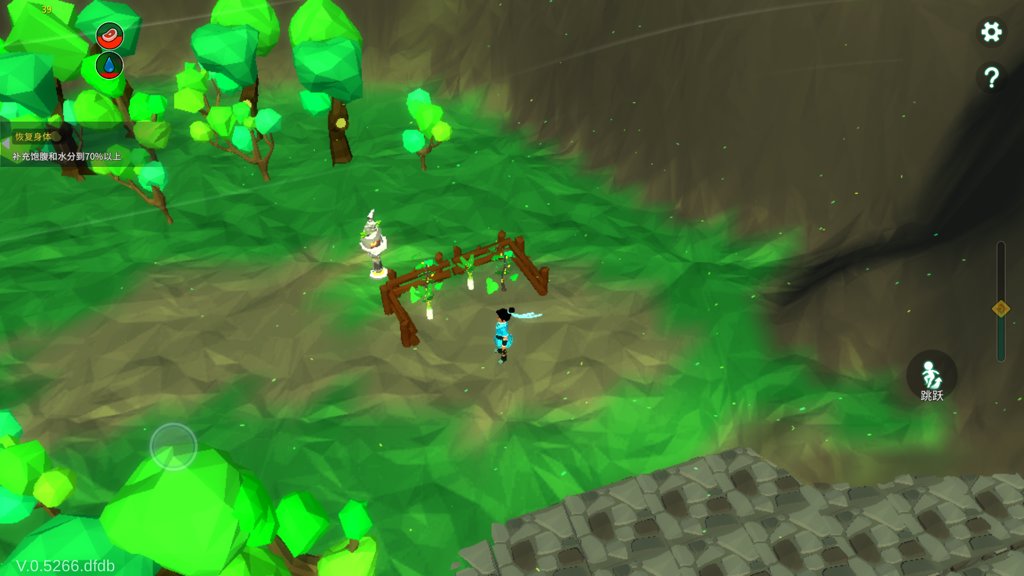Image resolution: width=1024 pixels, height=576 pixels.
Task: Open the gear settings menu
Action: pyautogui.click(x=991, y=32)
